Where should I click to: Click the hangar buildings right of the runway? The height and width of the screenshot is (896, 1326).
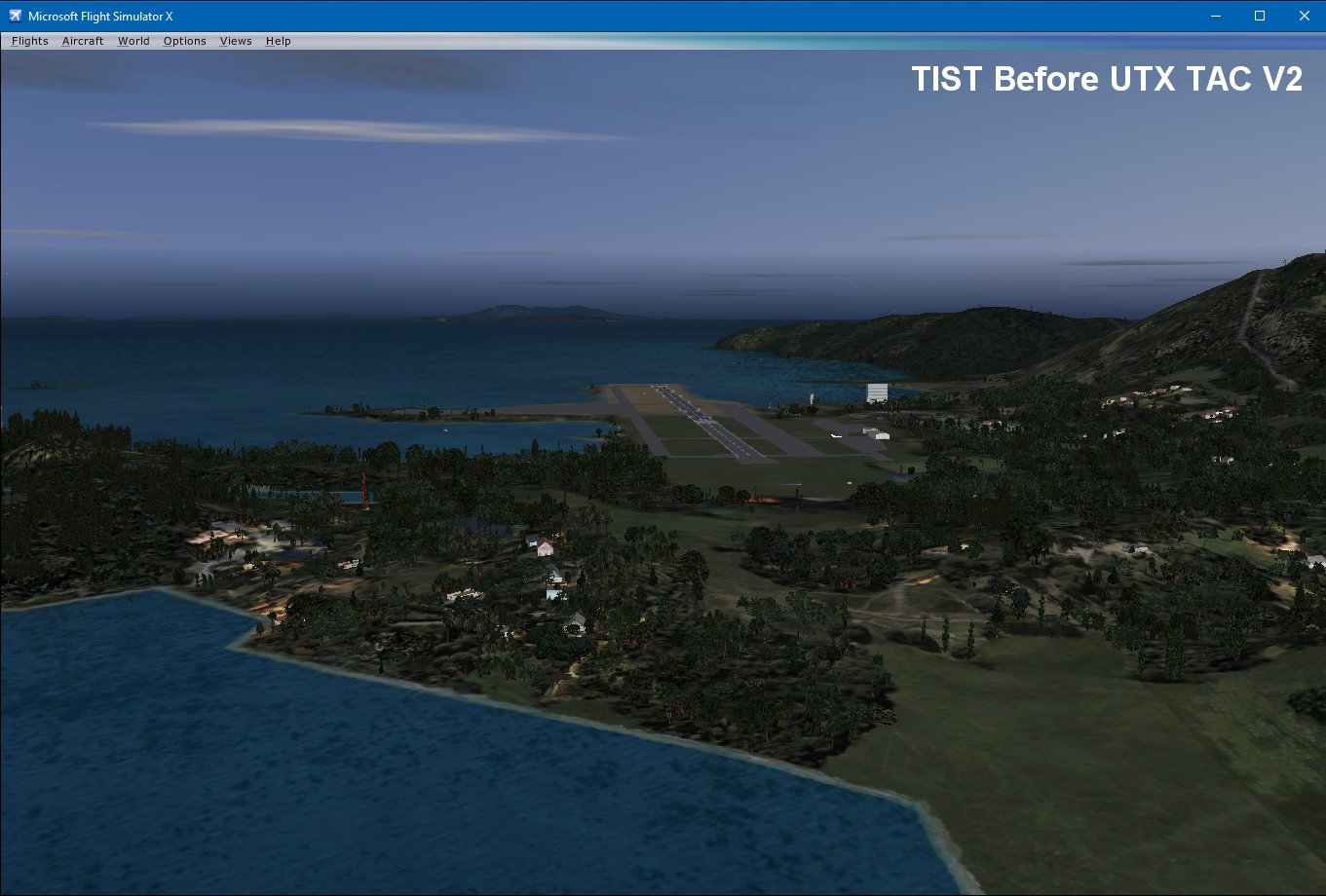click(880, 434)
